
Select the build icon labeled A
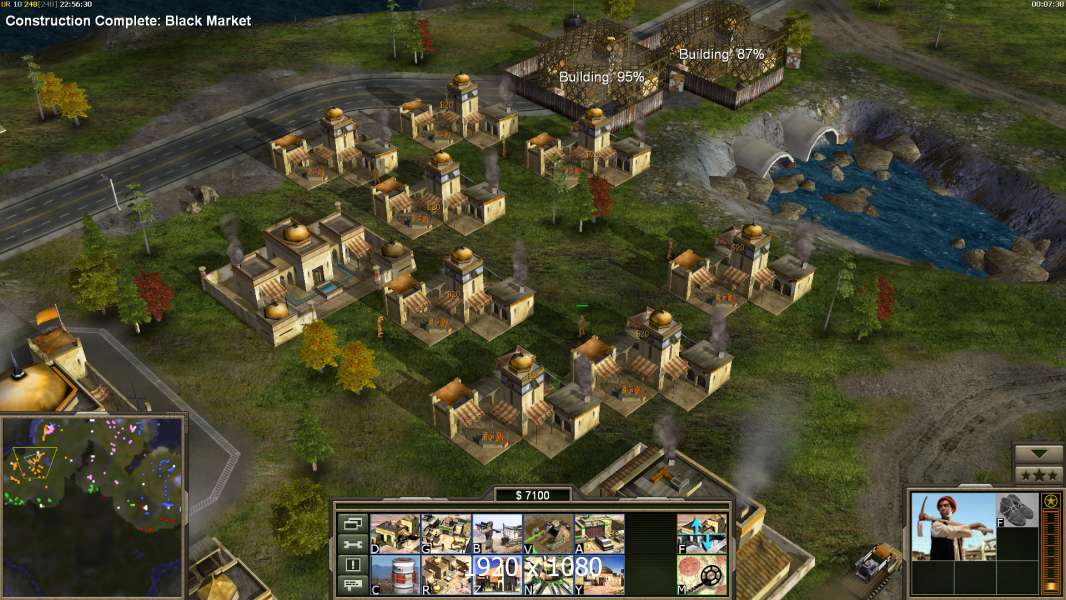point(599,533)
